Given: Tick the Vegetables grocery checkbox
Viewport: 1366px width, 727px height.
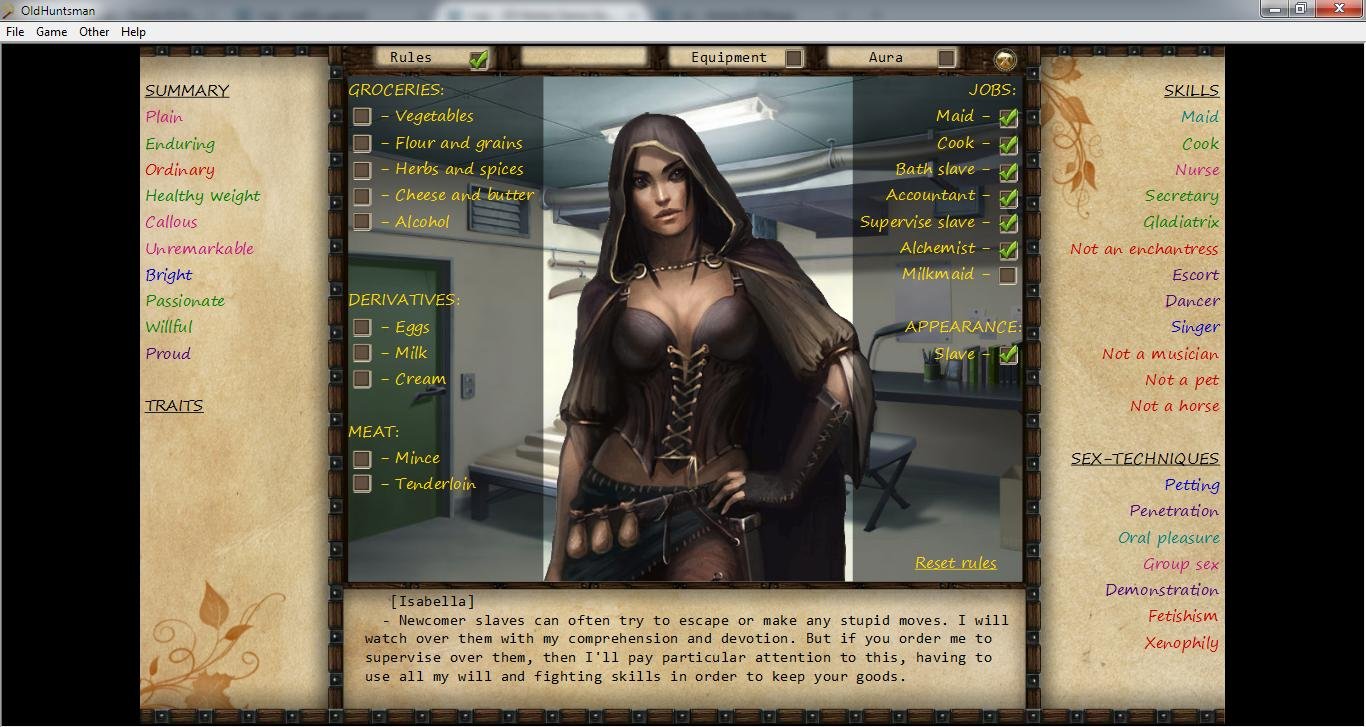Looking at the screenshot, I should coord(362,117).
